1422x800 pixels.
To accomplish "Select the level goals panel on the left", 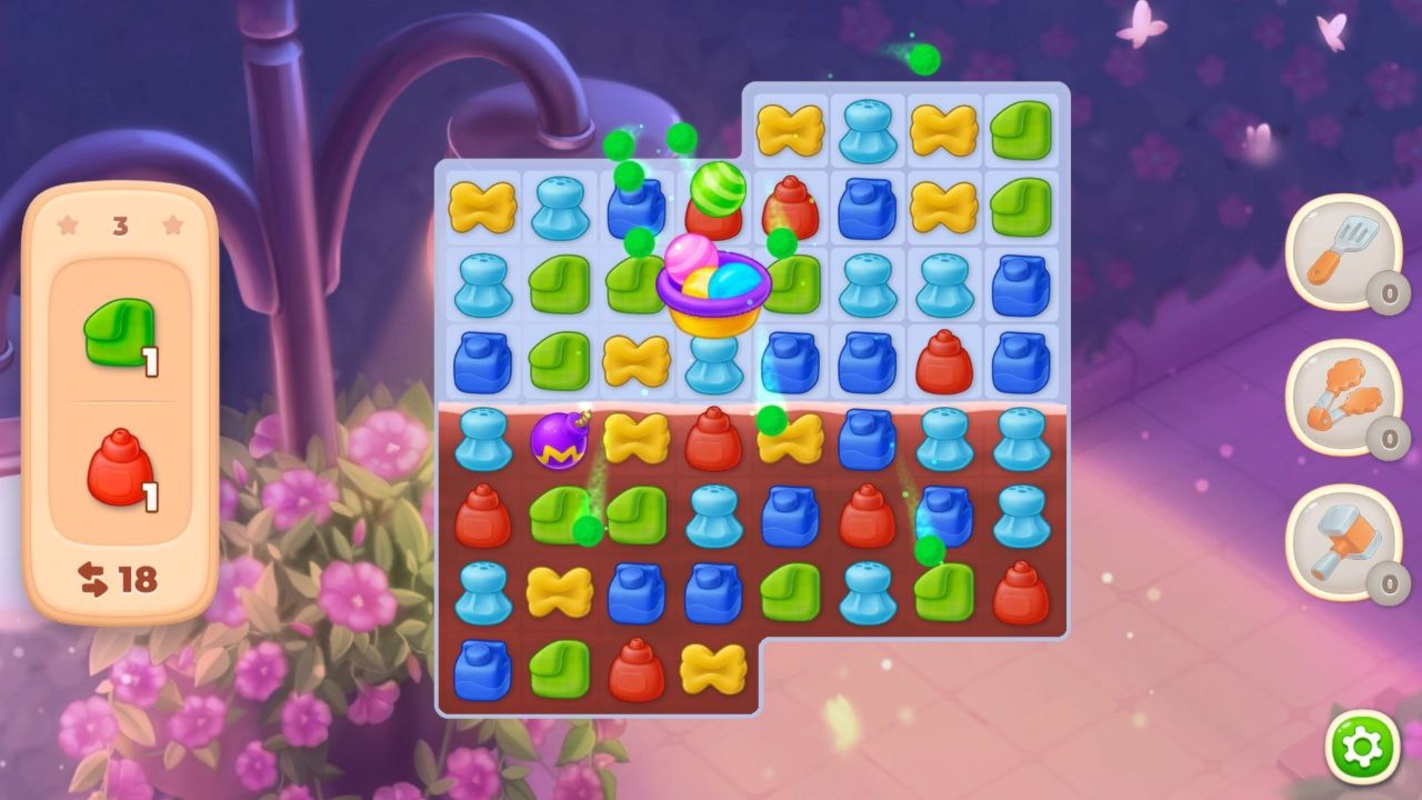I will click(x=120, y=400).
